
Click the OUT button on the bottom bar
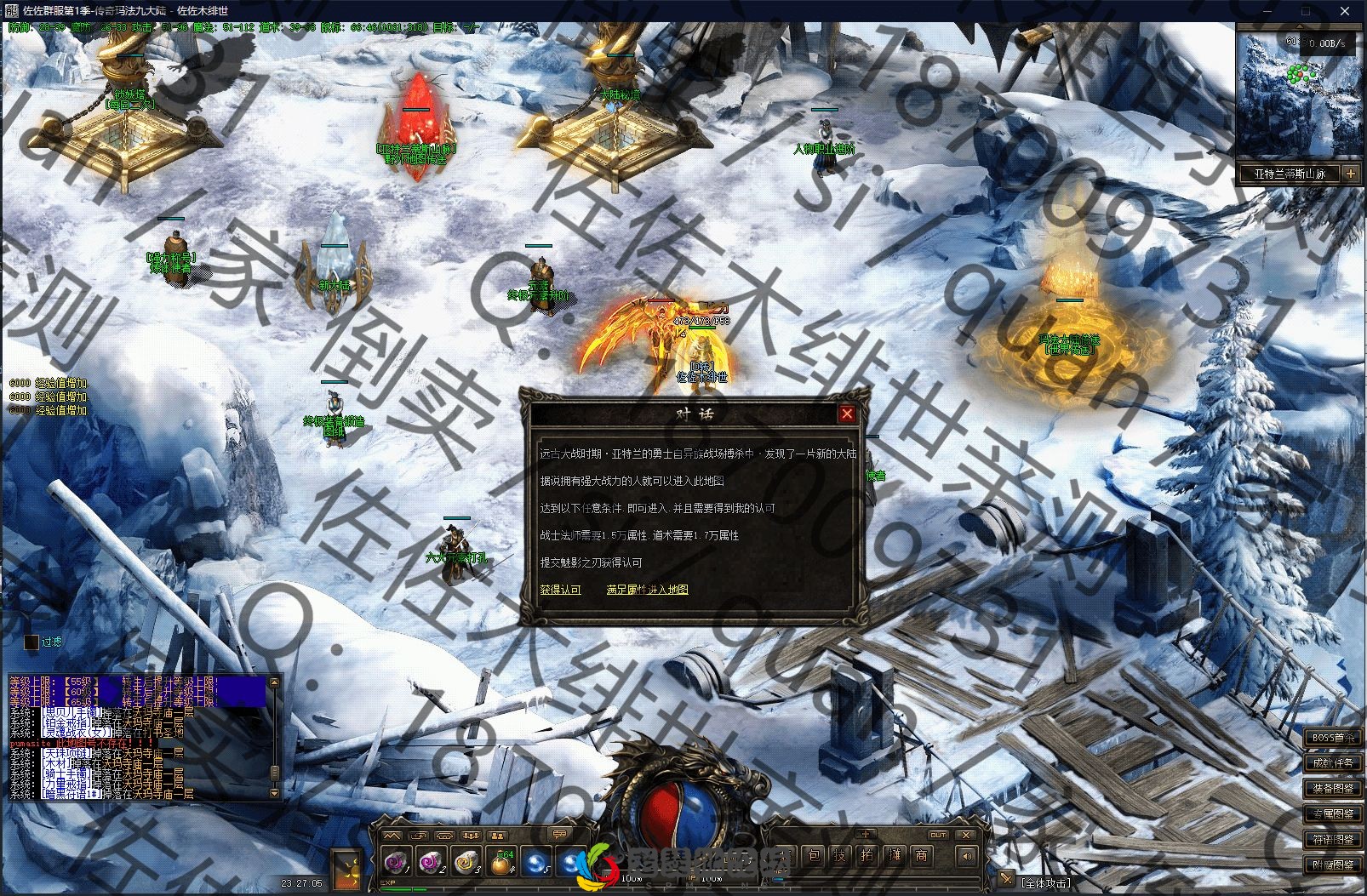[938, 835]
